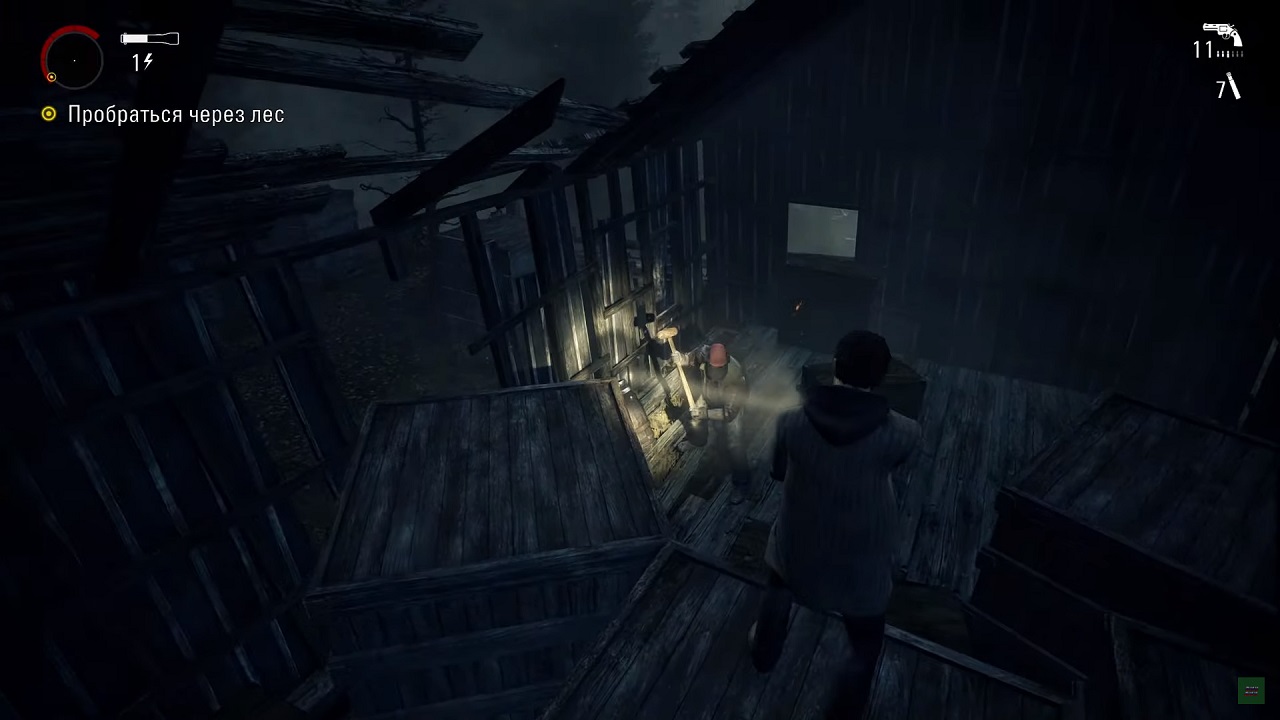Click the flare icon near the 7
This screenshot has width=1280, height=720.
click(1232, 88)
